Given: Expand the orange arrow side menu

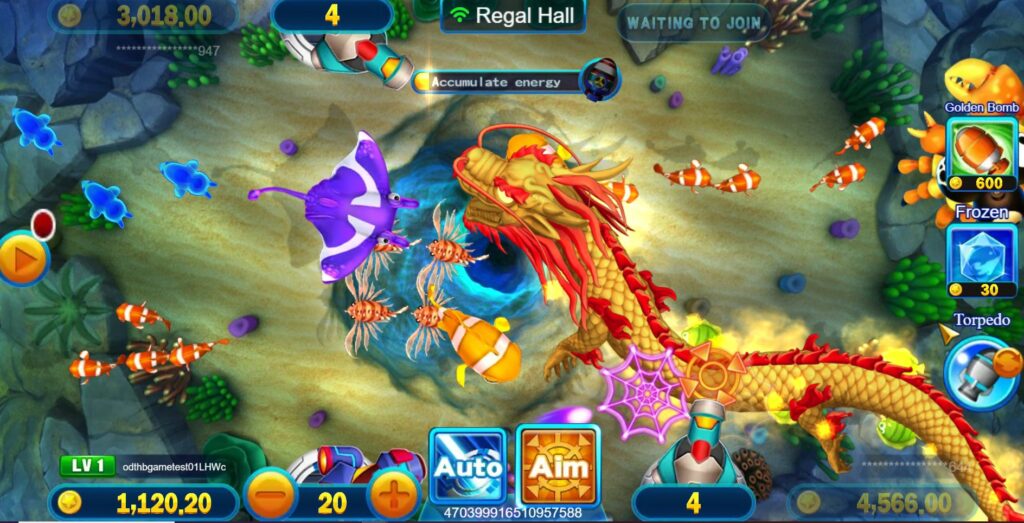Looking at the screenshot, I should tap(21, 257).
